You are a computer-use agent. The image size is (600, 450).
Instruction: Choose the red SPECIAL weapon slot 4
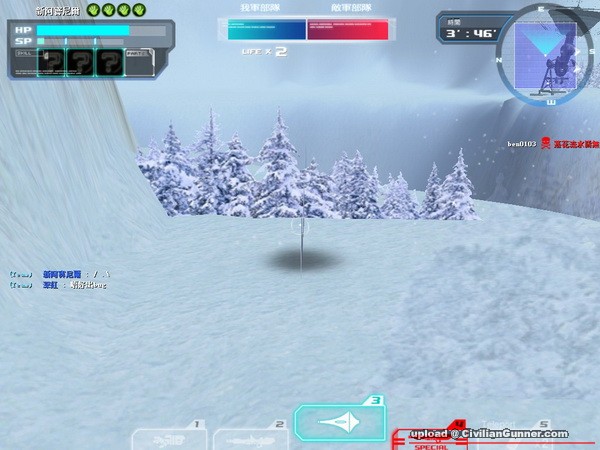pyautogui.click(x=430, y=436)
